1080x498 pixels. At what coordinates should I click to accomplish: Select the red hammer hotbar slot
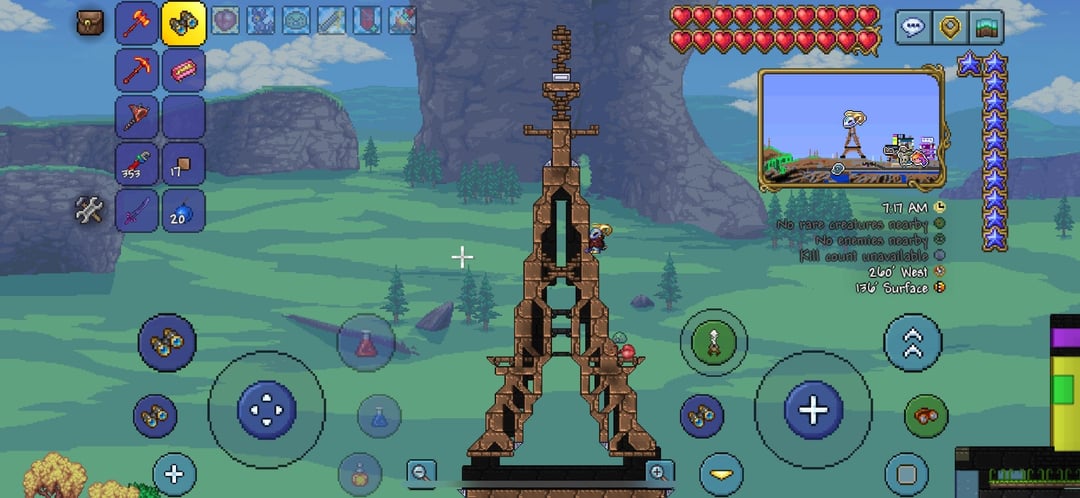(137, 23)
